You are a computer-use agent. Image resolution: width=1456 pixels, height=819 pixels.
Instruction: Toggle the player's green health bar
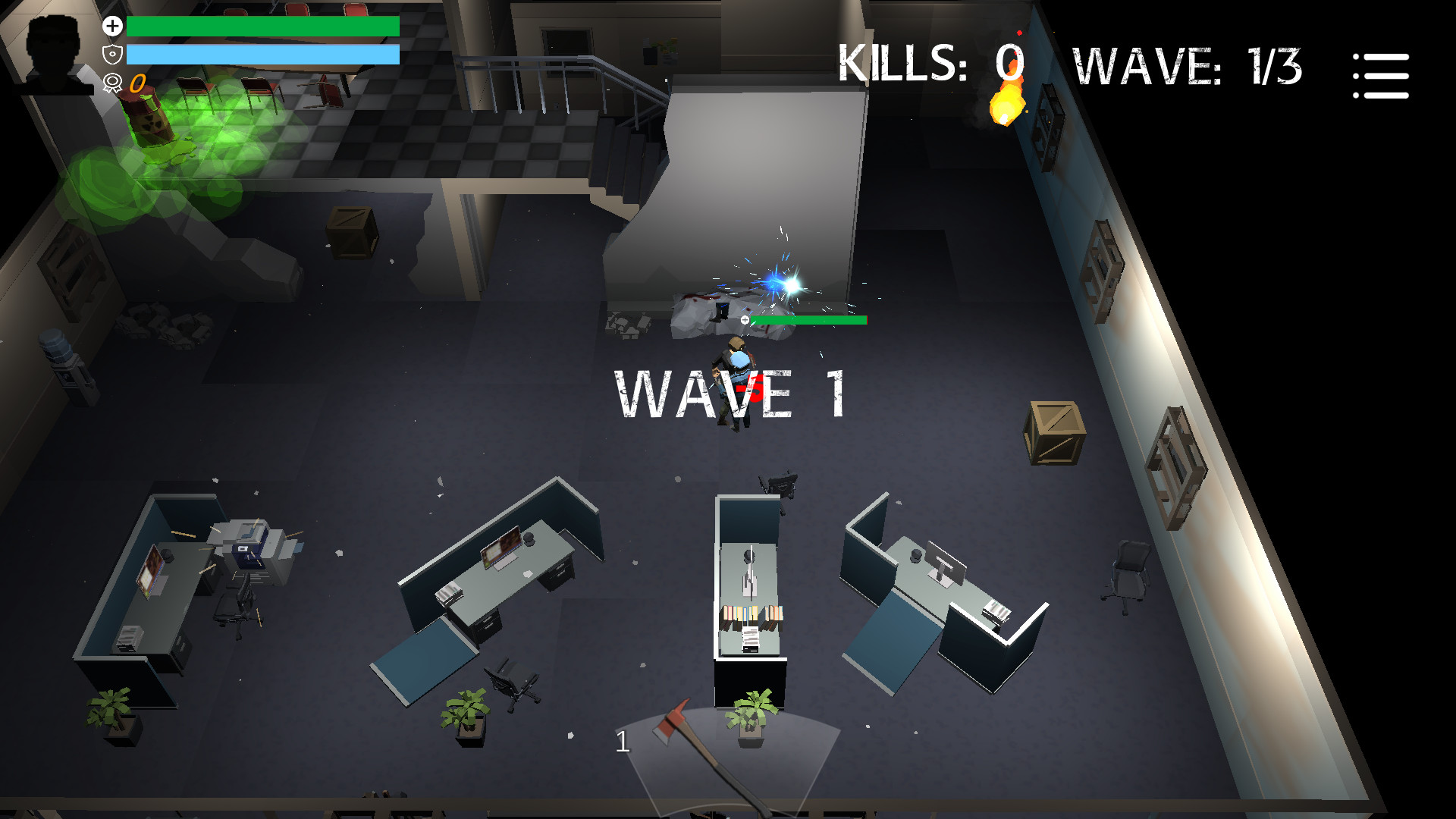[x=263, y=25]
